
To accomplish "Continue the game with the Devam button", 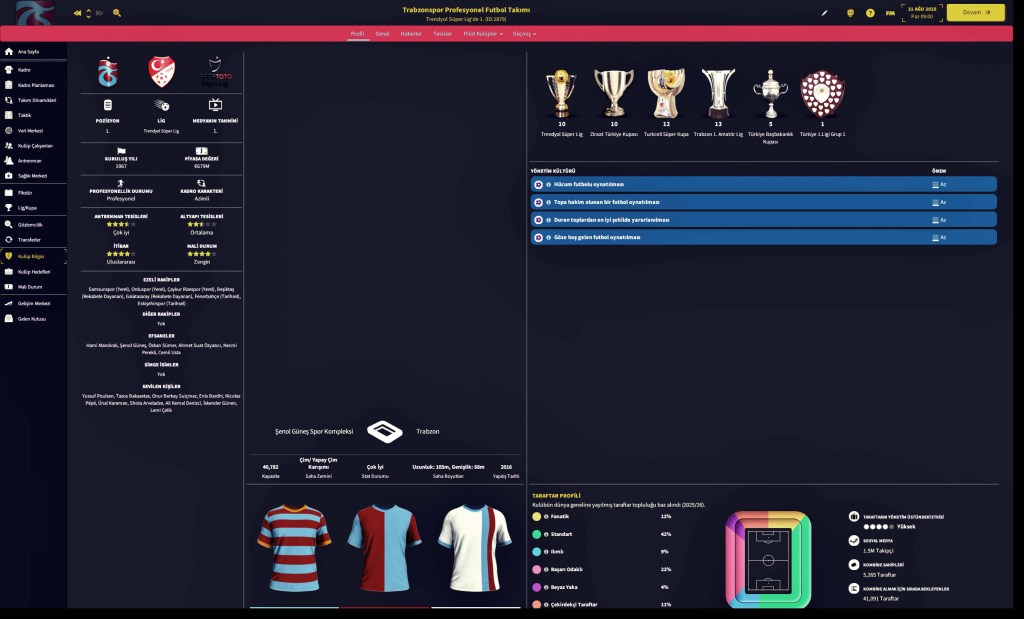I will [975, 13].
